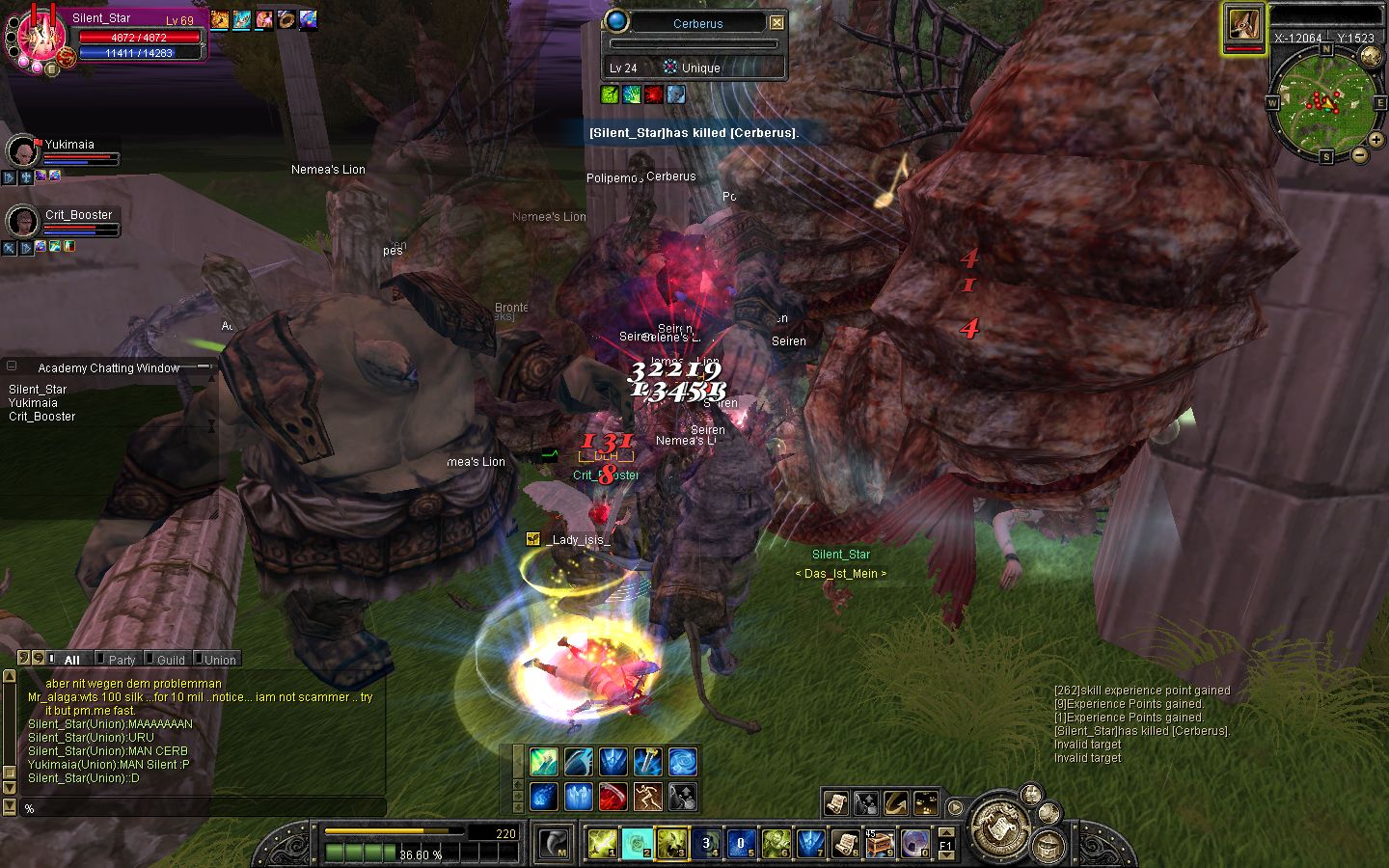Use the treasure chest item in slot 9
Image resolution: width=1389 pixels, height=868 pixels.
click(x=880, y=844)
